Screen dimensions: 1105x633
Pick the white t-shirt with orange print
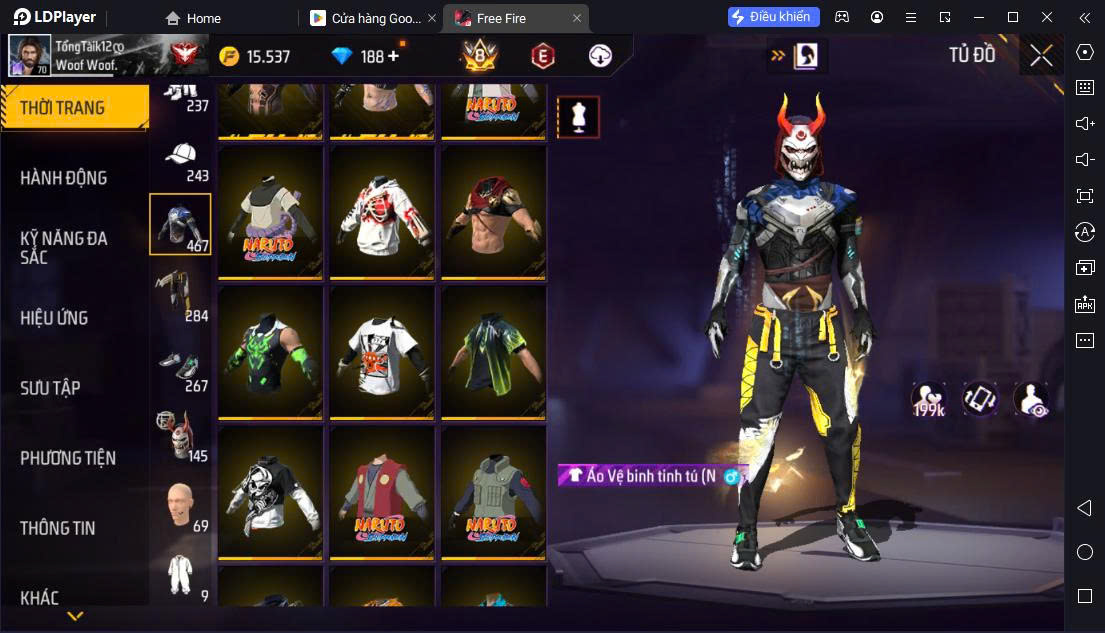click(x=382, y=353)
